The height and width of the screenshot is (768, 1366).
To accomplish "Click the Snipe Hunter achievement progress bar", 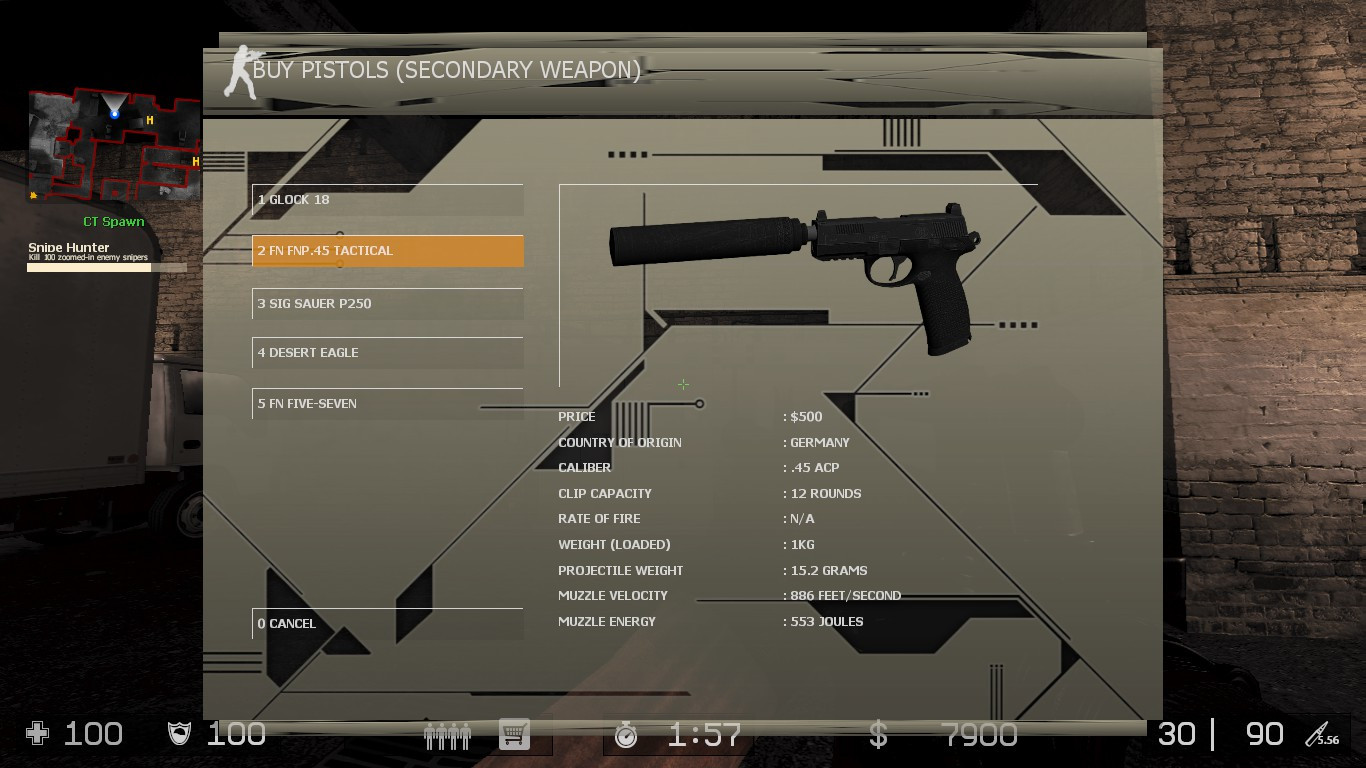I will pyautogui.click(x=105, y=268).
